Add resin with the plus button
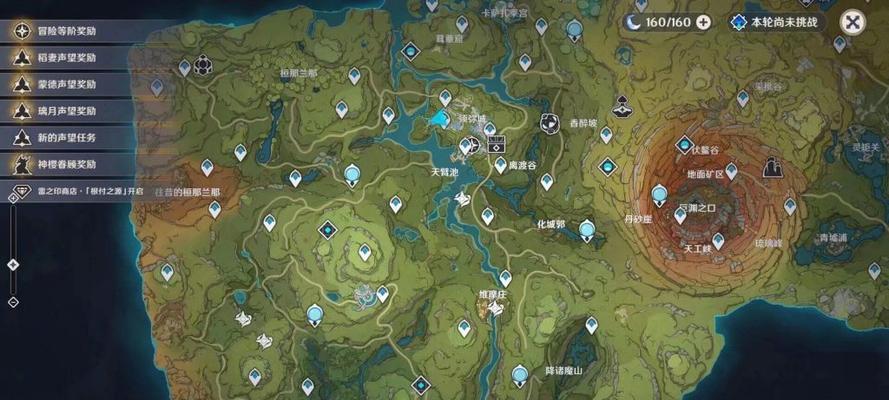This screenshot has height=400, width=889. [703, 21]
